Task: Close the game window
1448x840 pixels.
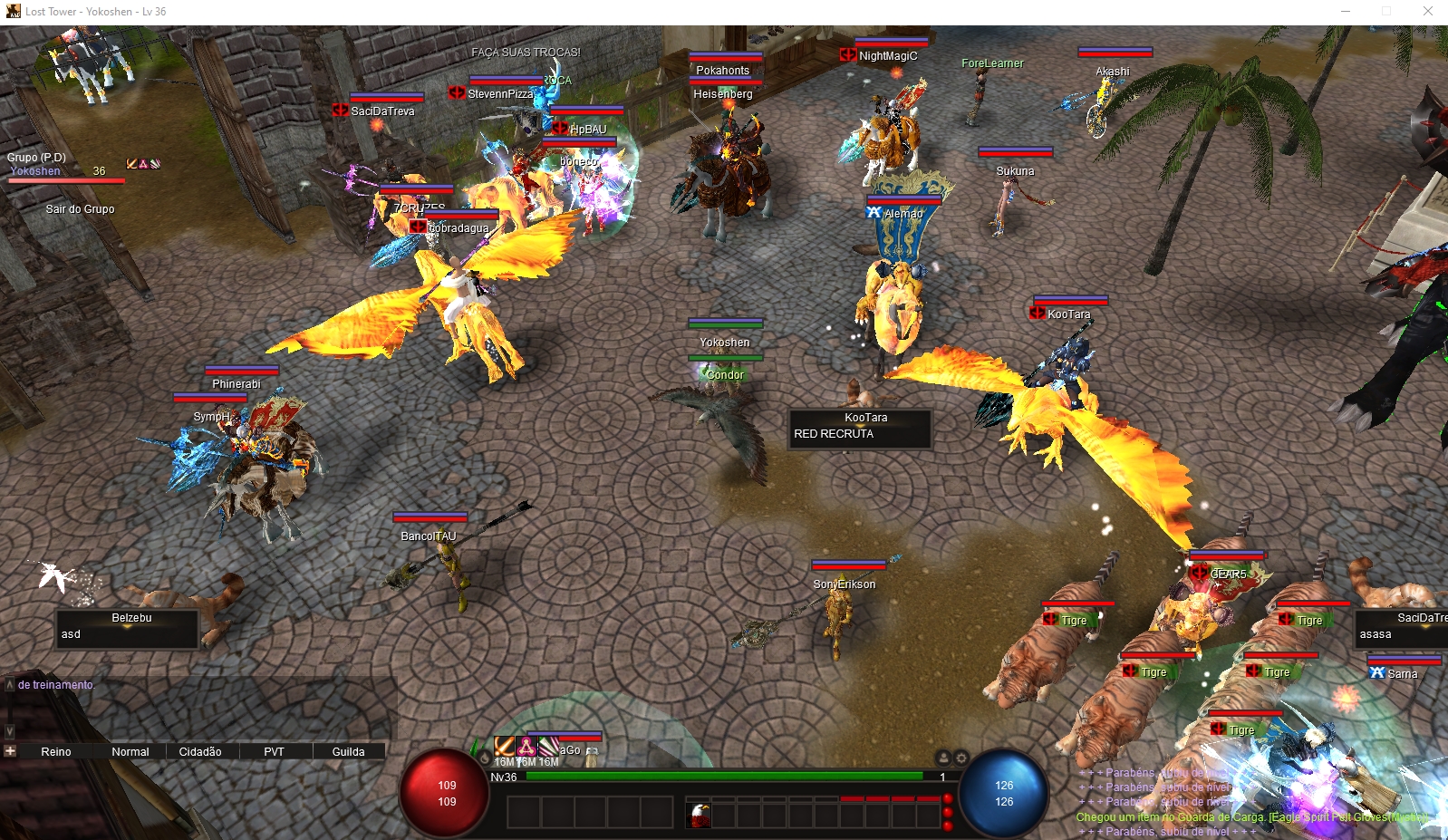Action: pyautogui.click(x=1428, y=12)
